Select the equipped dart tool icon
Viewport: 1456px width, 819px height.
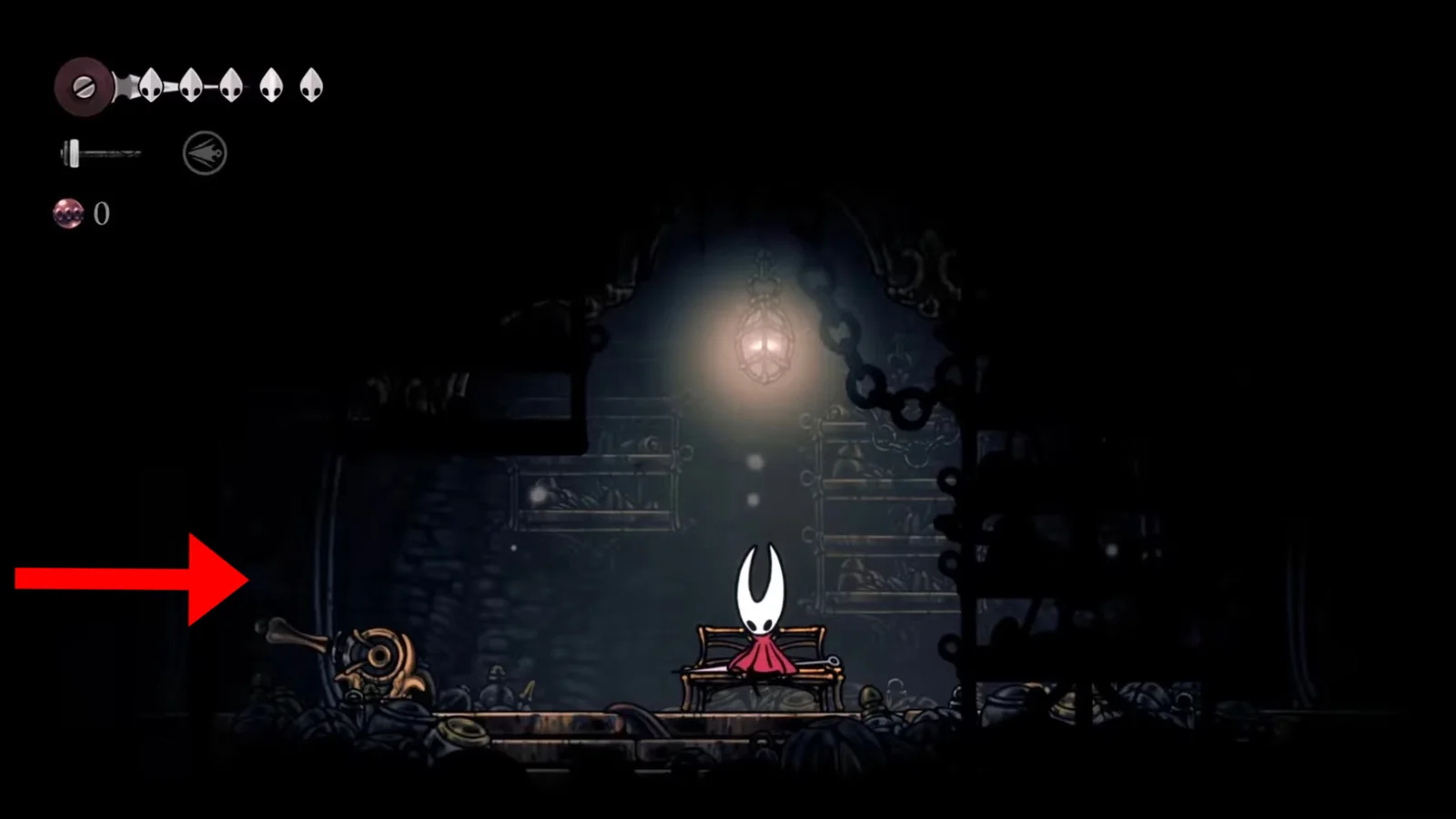[205, 153]
